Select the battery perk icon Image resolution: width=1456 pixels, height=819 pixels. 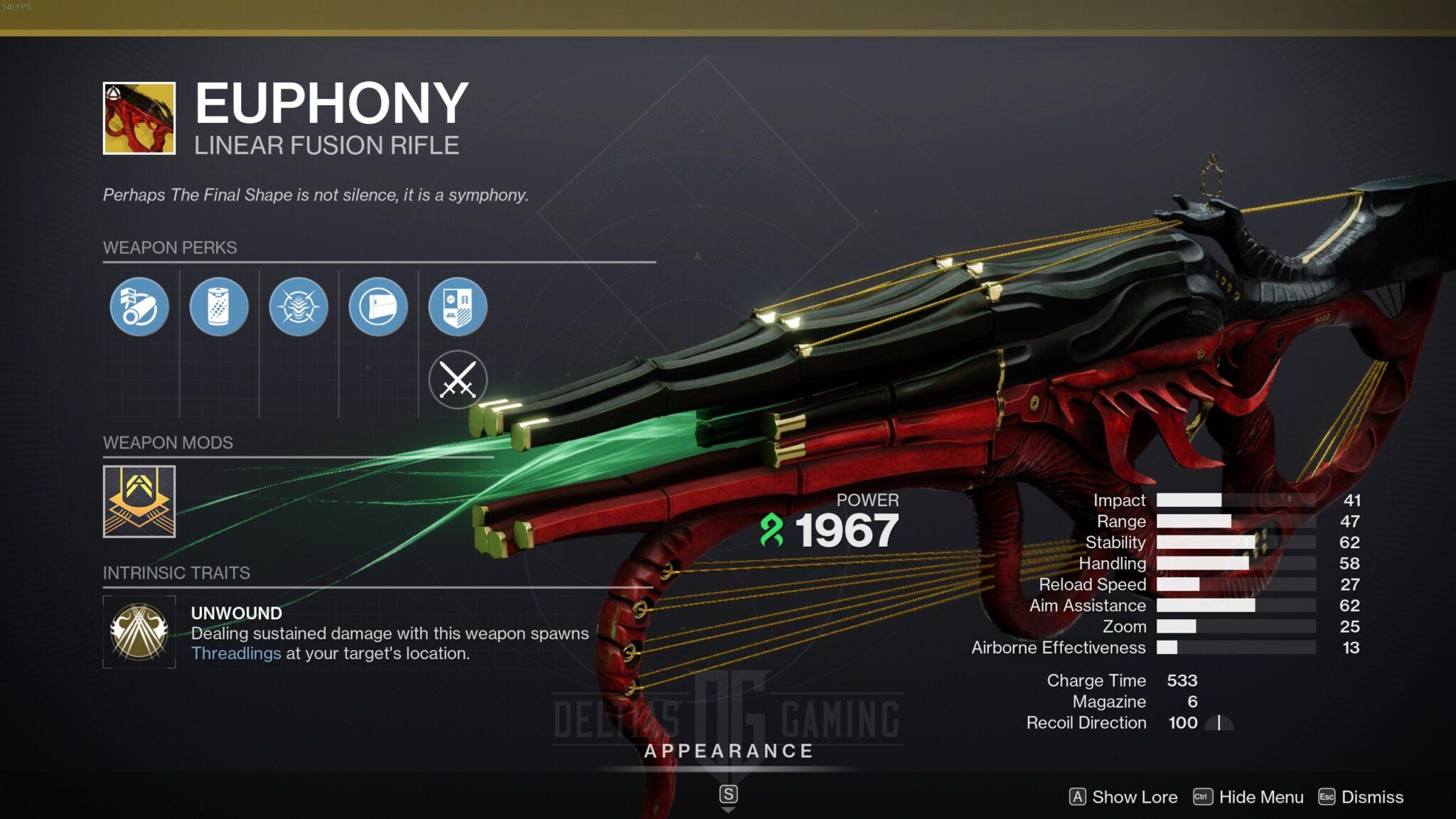(221, 306)
